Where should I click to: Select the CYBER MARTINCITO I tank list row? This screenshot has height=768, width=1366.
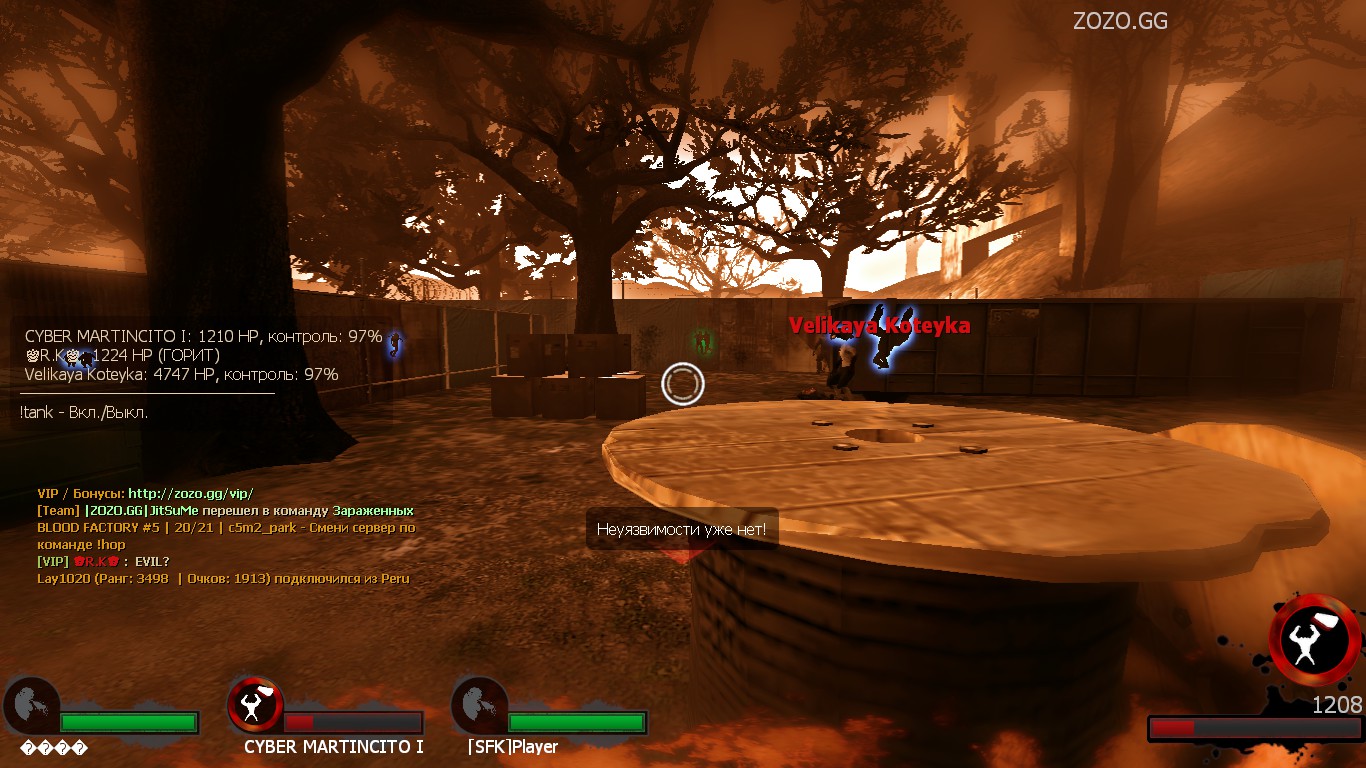[203, 337]
